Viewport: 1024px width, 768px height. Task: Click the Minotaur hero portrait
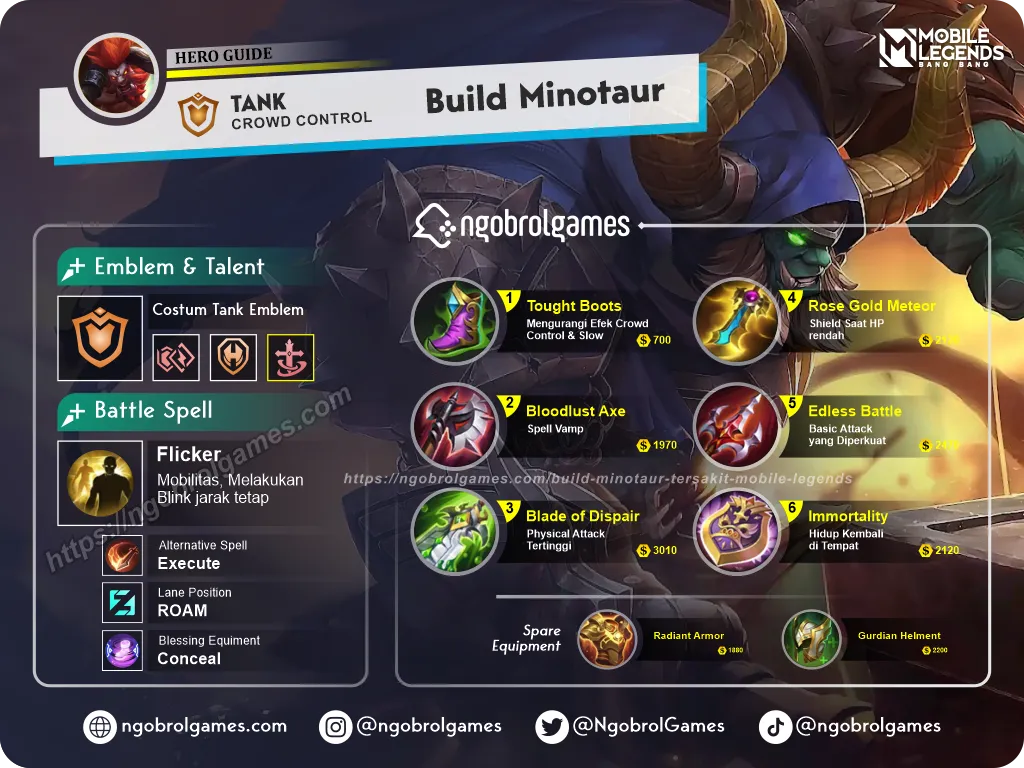(119, 78)
